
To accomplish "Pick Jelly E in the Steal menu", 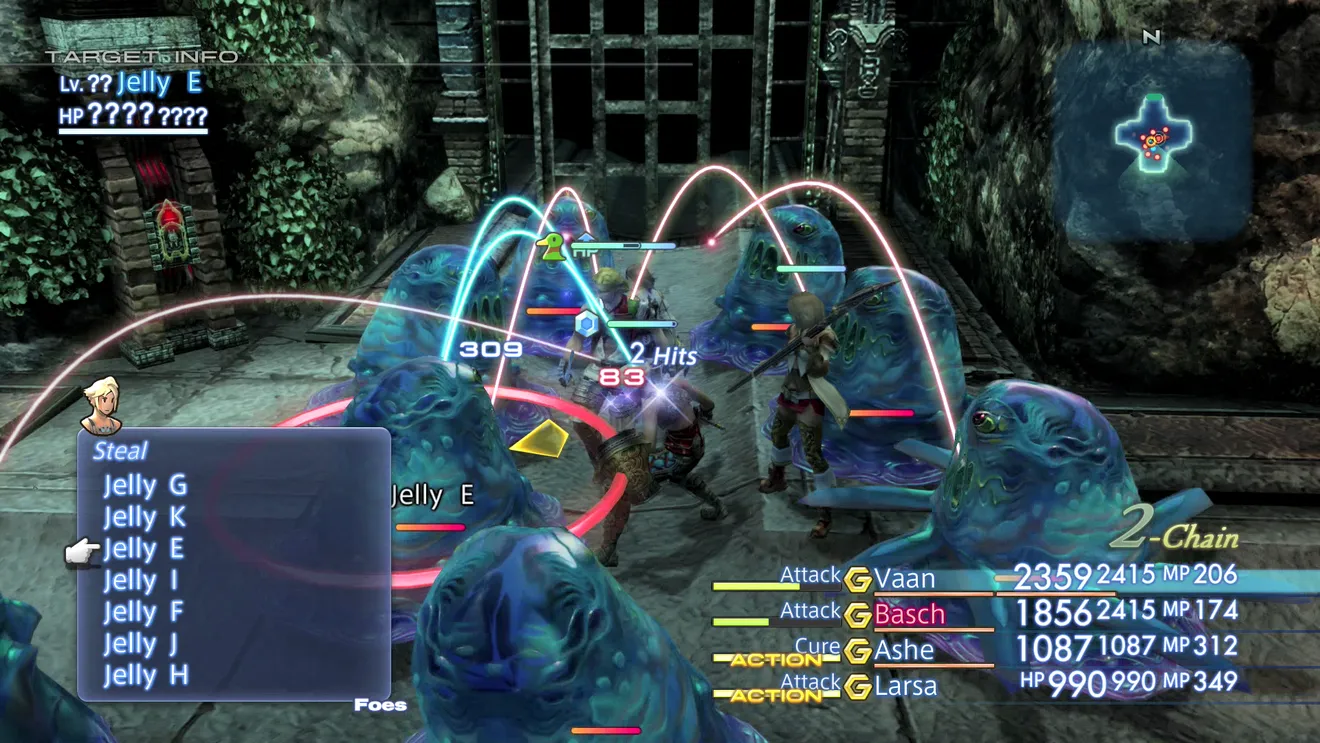I will pyautogui.click(x=145, y=549).
